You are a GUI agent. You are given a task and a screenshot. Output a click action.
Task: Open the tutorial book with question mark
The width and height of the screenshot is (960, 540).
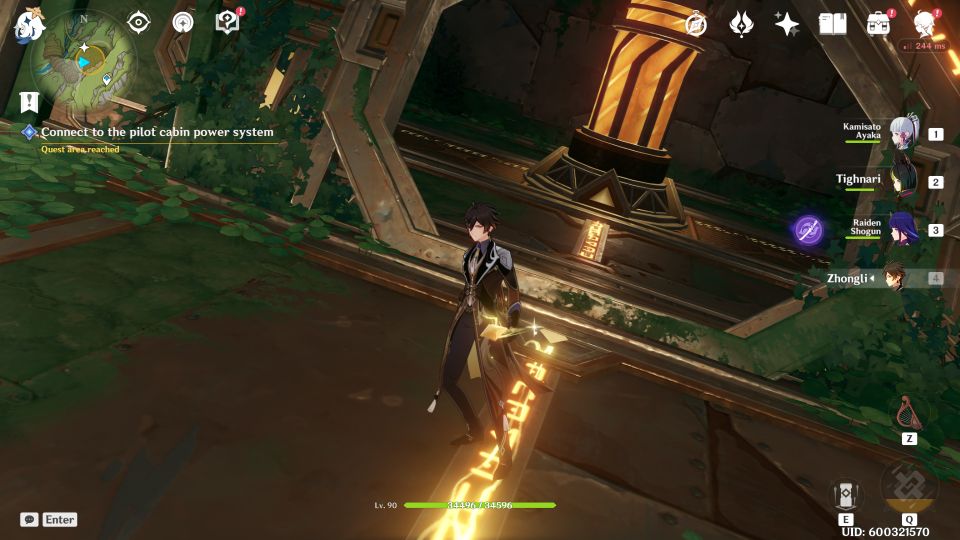(228, 22)
